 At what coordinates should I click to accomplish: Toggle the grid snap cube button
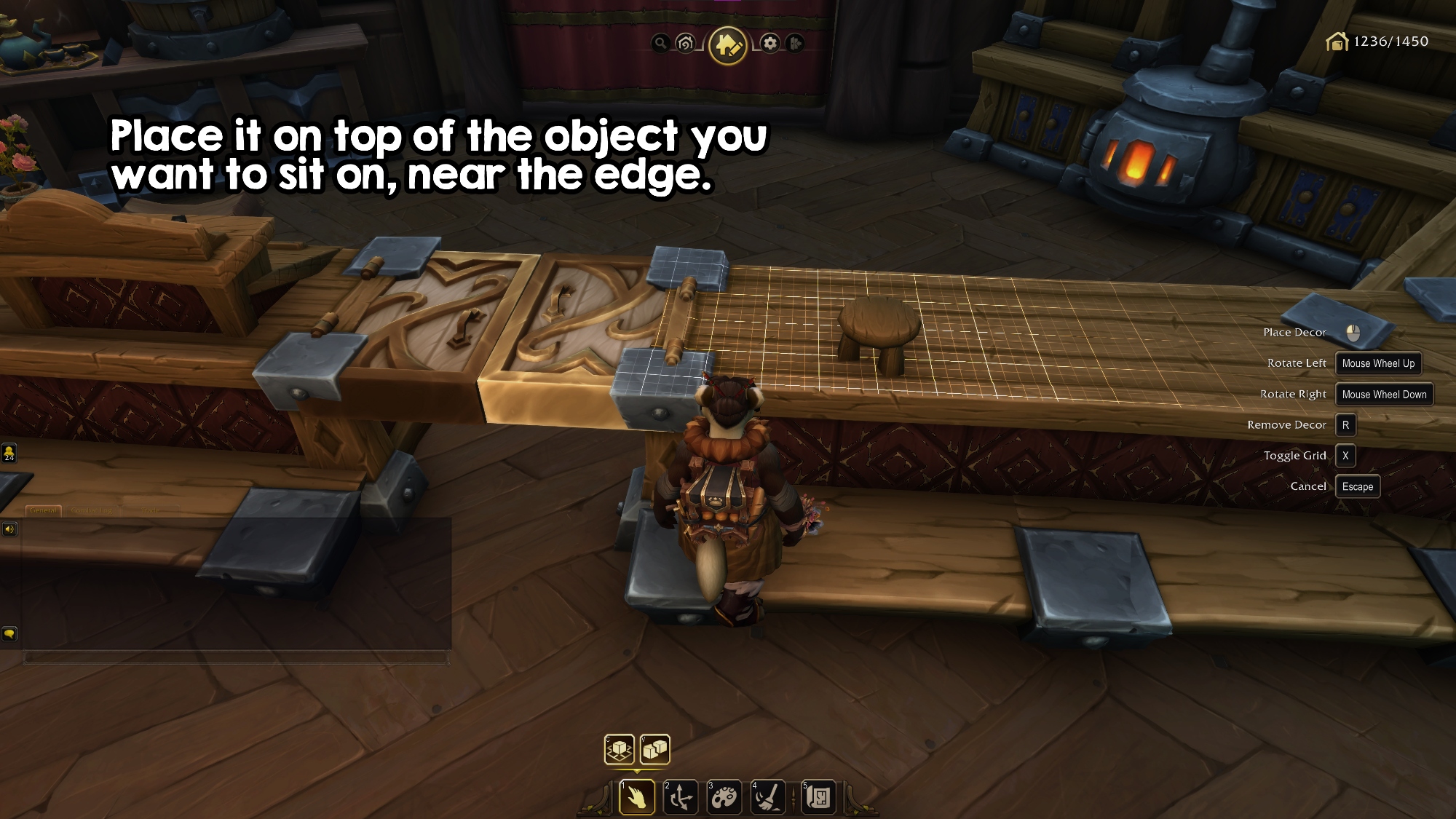[620, 749]
